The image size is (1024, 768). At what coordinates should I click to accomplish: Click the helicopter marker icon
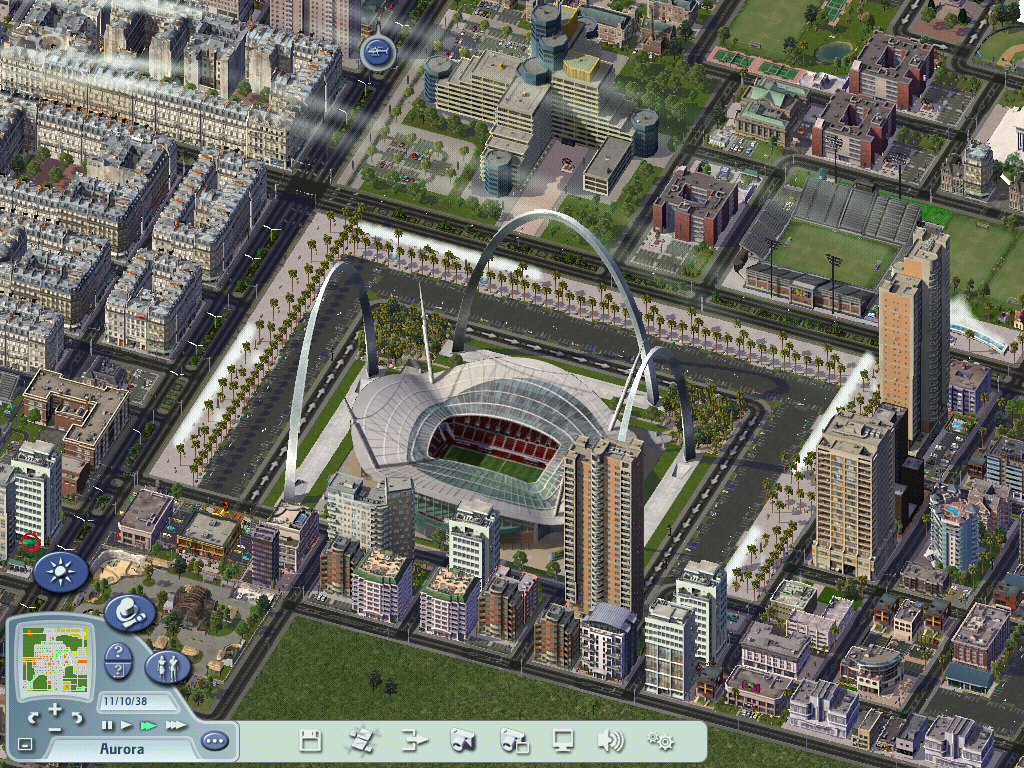click(378, 50)
